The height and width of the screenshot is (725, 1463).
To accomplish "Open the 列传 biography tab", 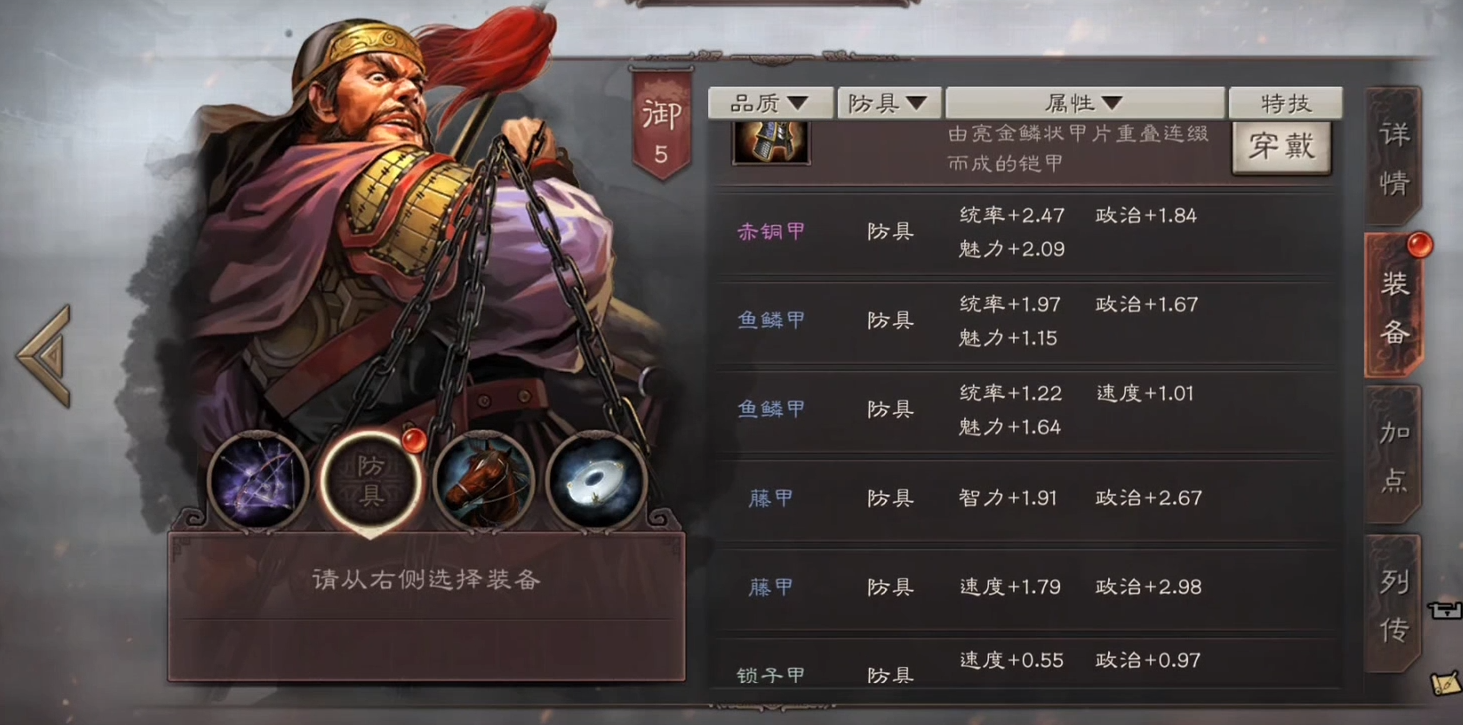I will 1394,604.
